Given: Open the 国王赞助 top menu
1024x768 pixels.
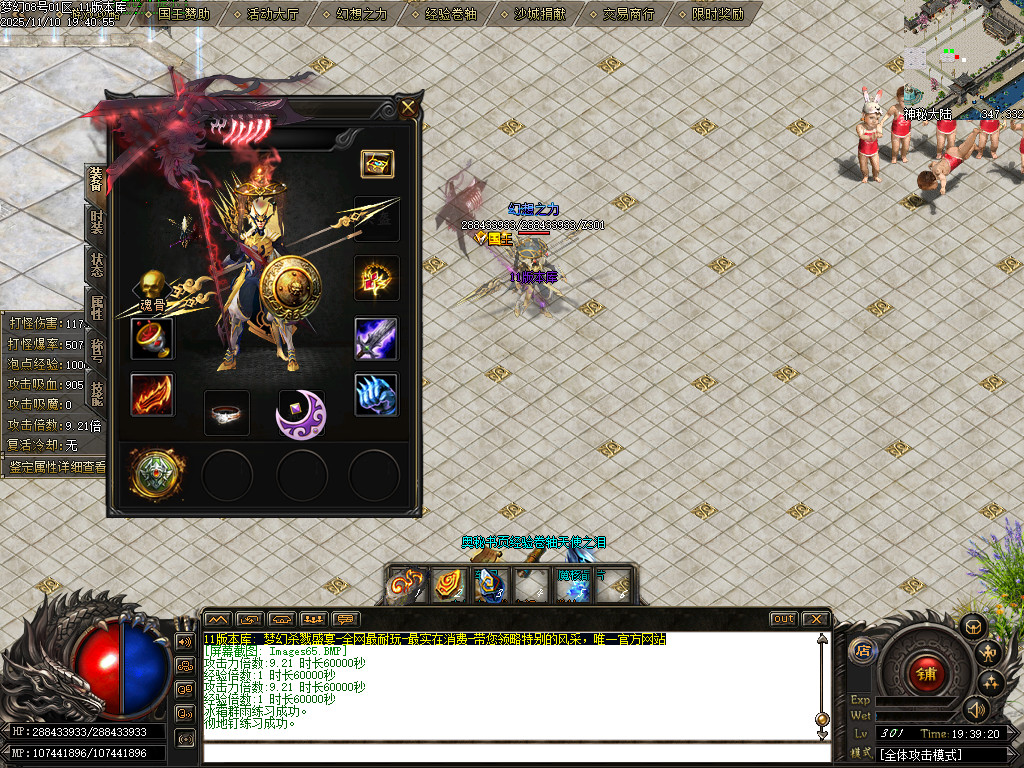Looking at the screenshot, I should [184, 14].
